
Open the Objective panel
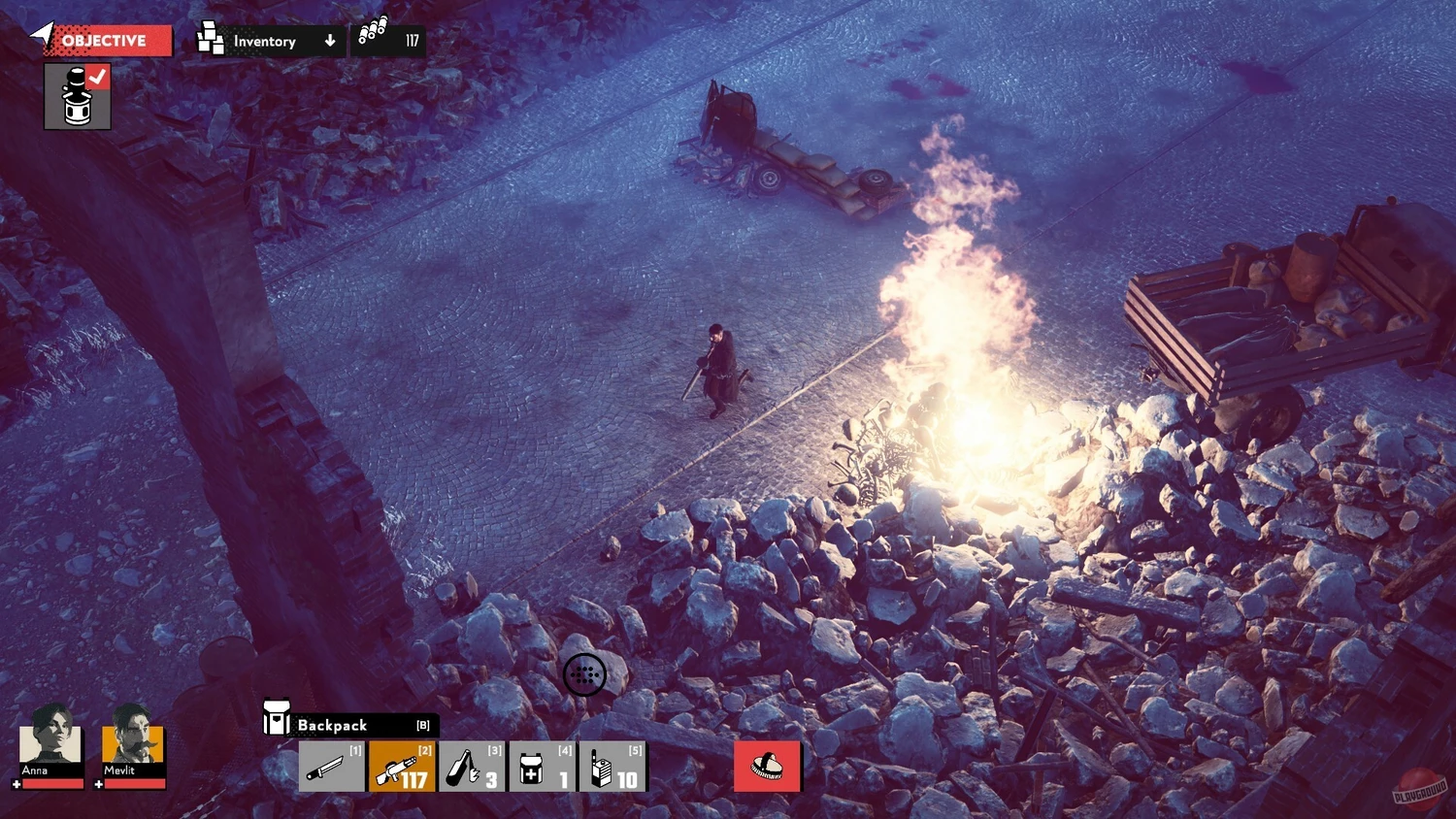click(x=105, y=41)
